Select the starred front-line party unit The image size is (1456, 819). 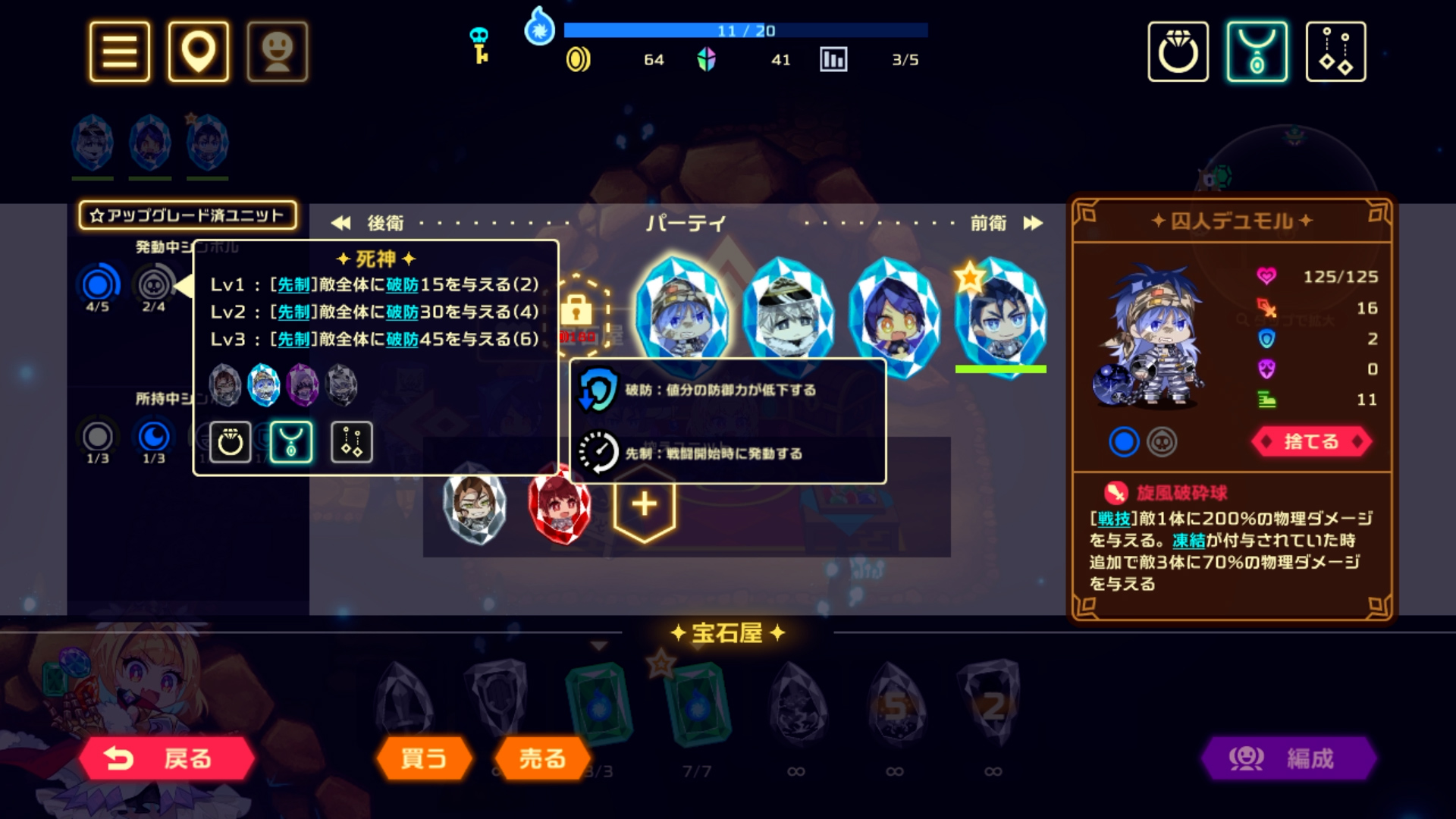click(1000, 316)
